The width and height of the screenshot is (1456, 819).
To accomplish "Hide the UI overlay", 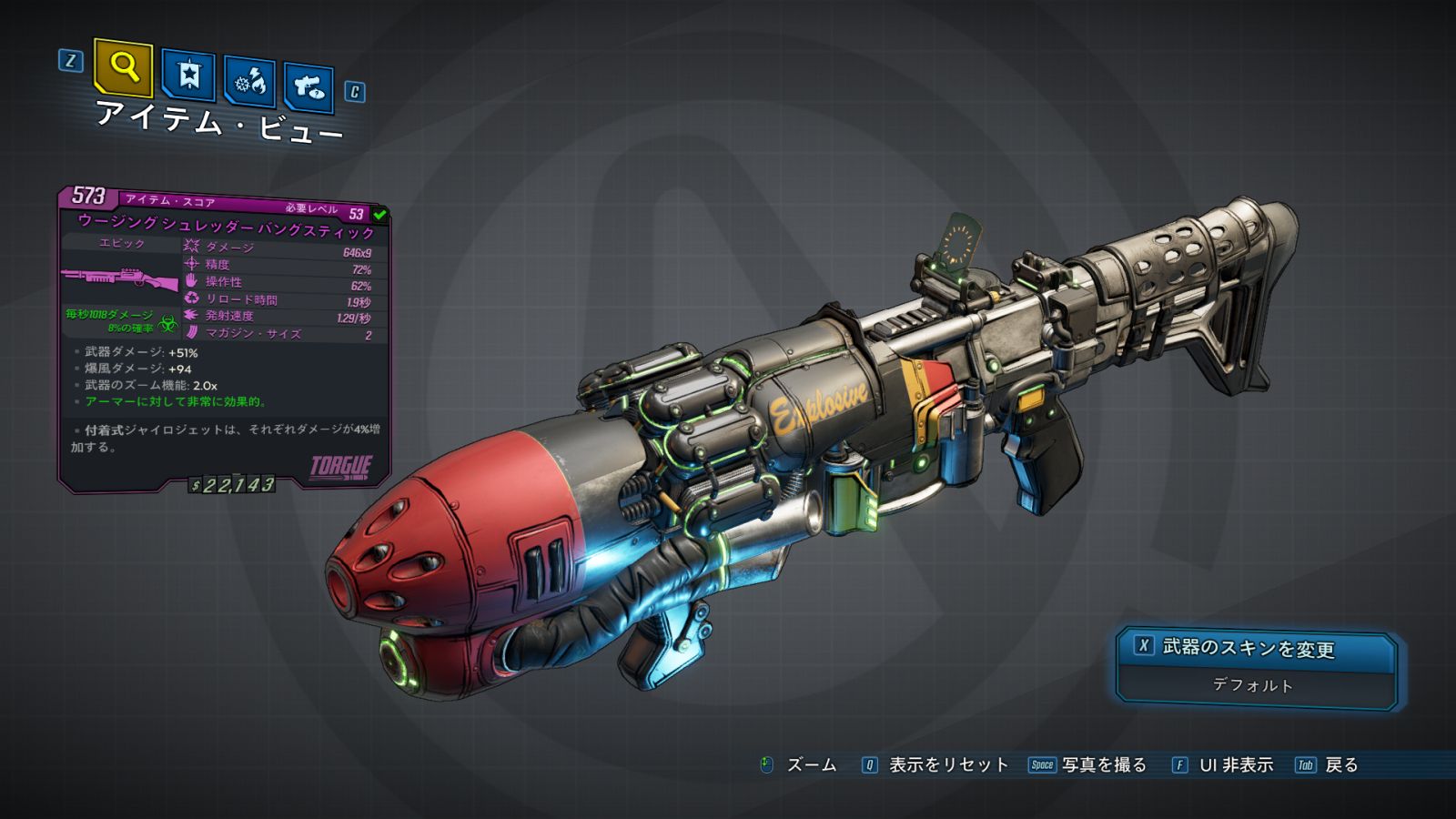I will (1224, 765).
